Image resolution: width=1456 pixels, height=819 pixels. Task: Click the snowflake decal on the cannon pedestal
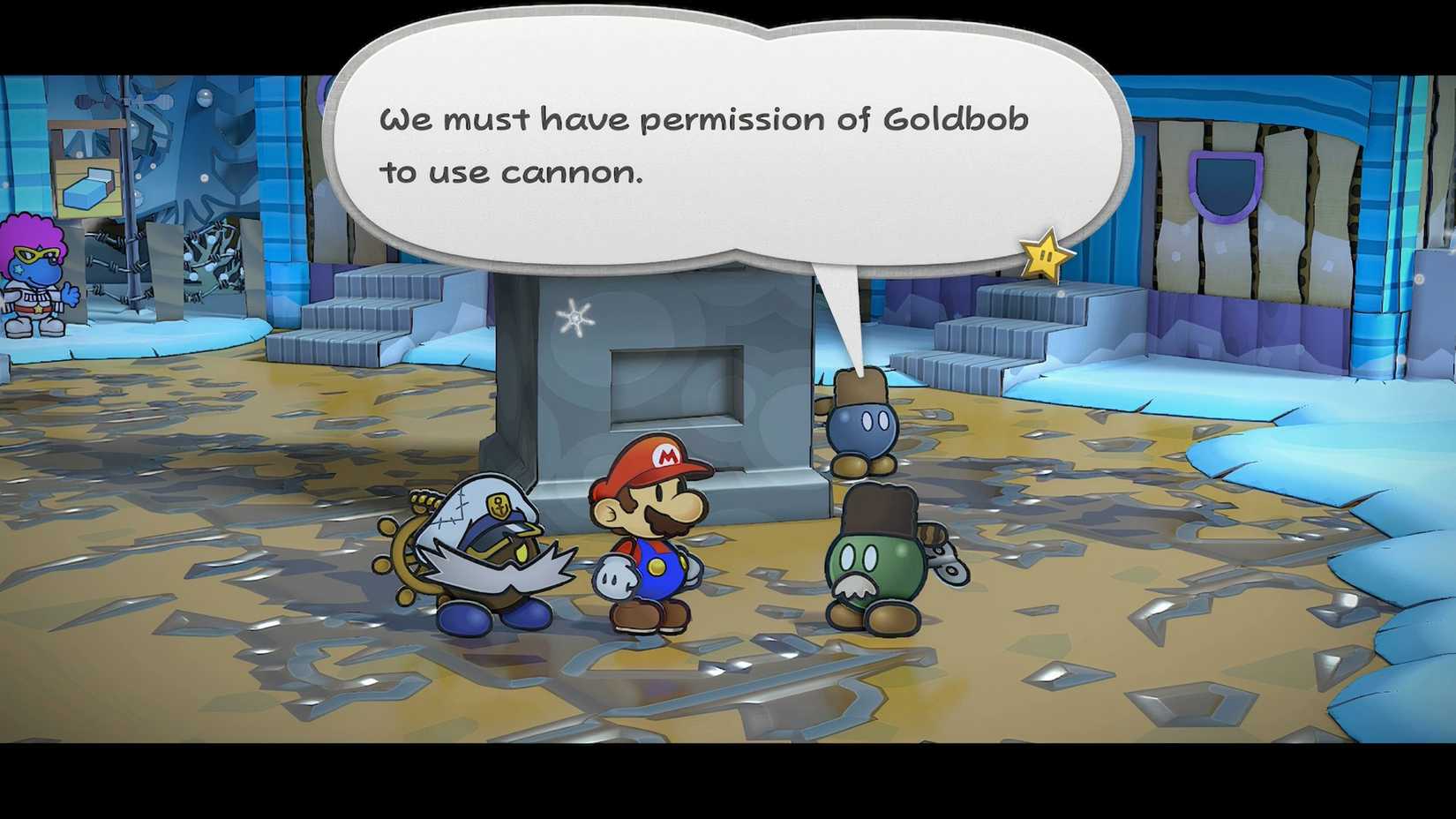point(575,319)
